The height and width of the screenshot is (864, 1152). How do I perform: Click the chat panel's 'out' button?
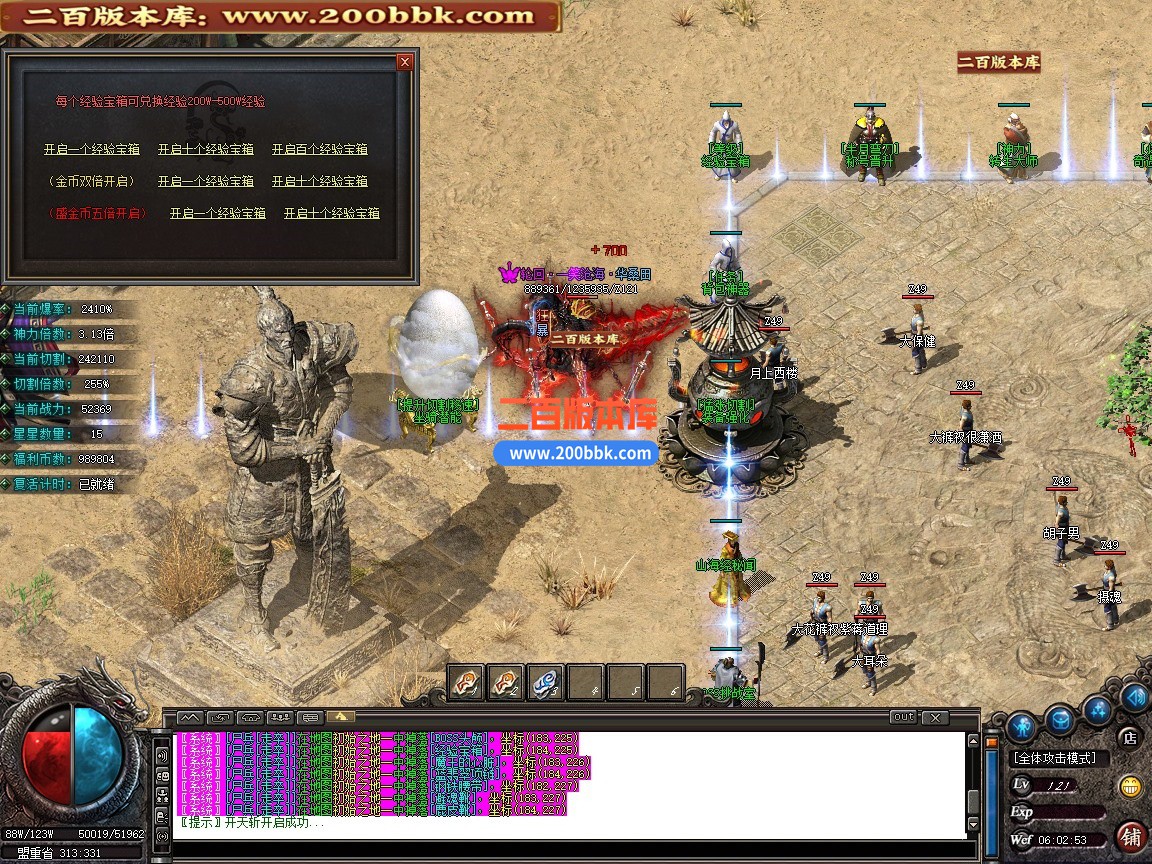[x=903, y=717]
